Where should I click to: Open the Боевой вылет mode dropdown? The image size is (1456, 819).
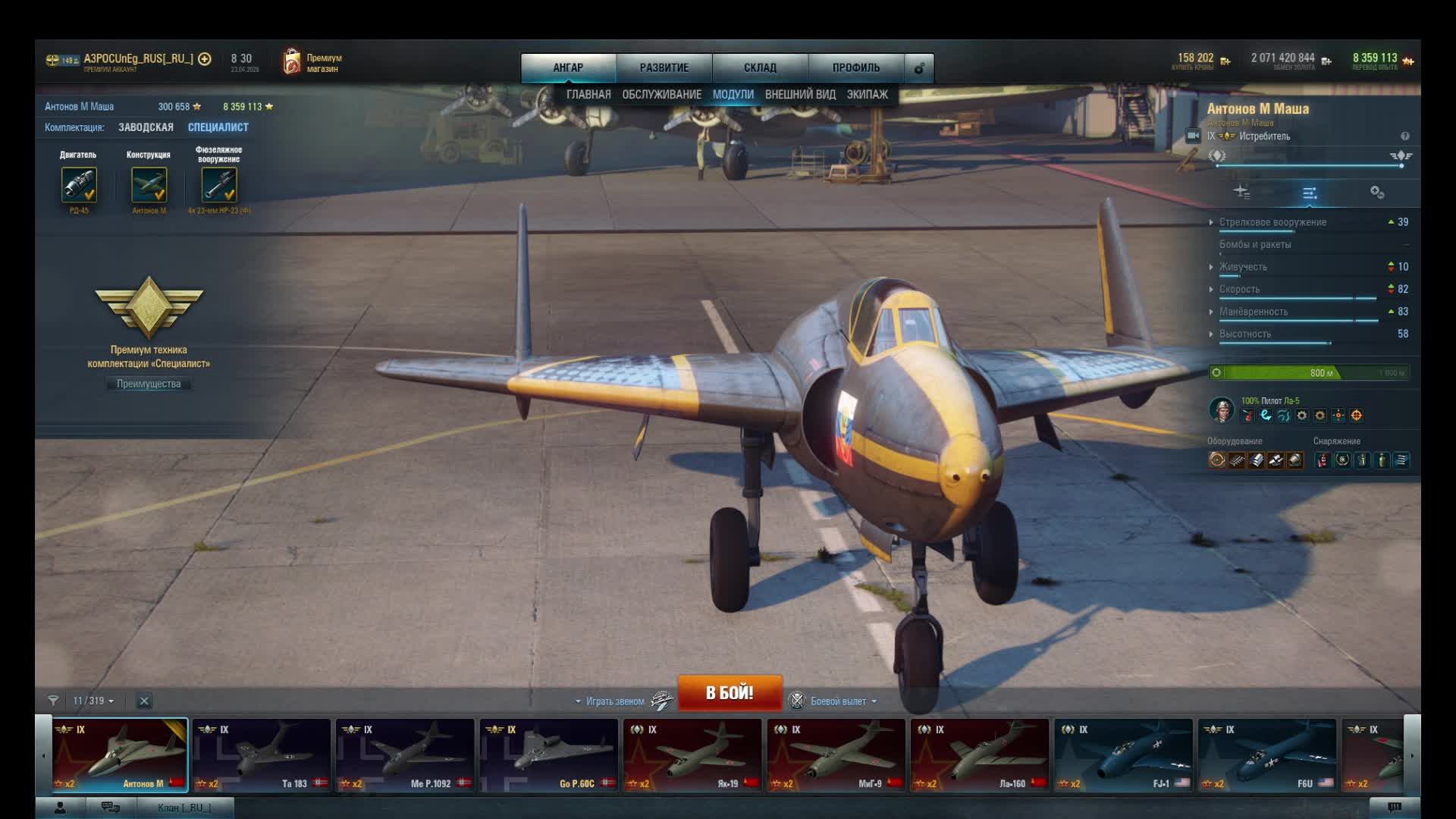[842, 701]
